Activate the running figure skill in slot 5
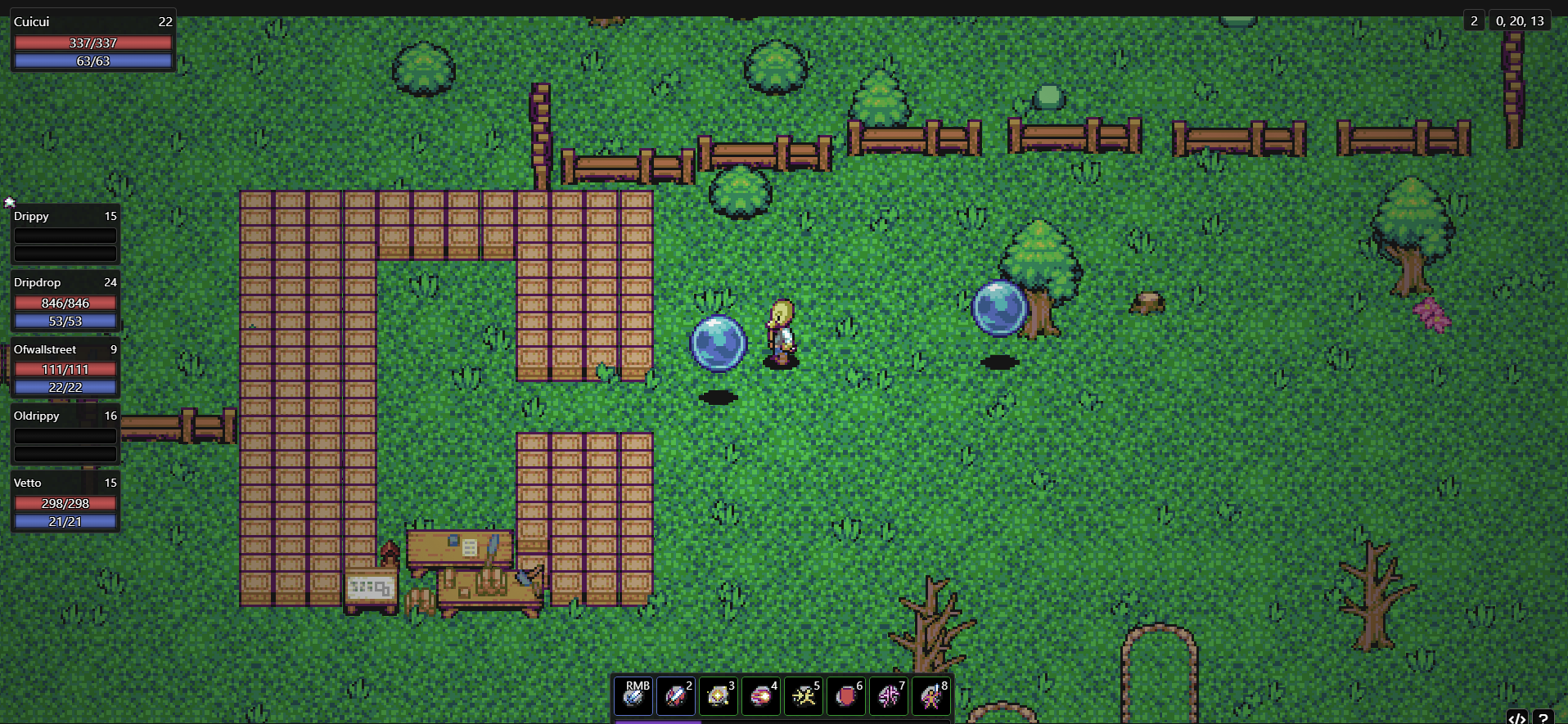This screenshot has height=724, width=1568. coord(804,696)
